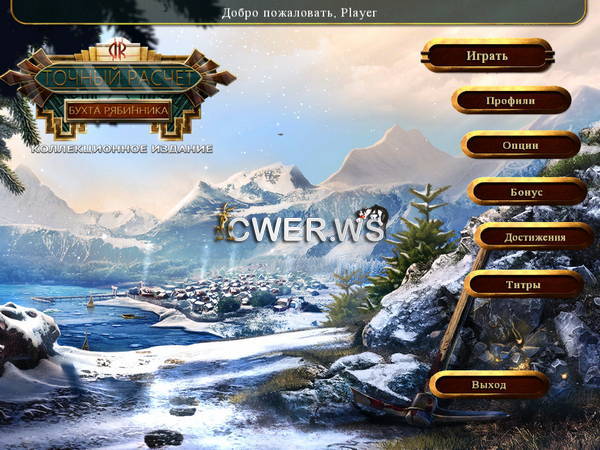Screen dimensions: 600x450
Task: Open the Профили profiles menu
Action: [x=511, y=100]
